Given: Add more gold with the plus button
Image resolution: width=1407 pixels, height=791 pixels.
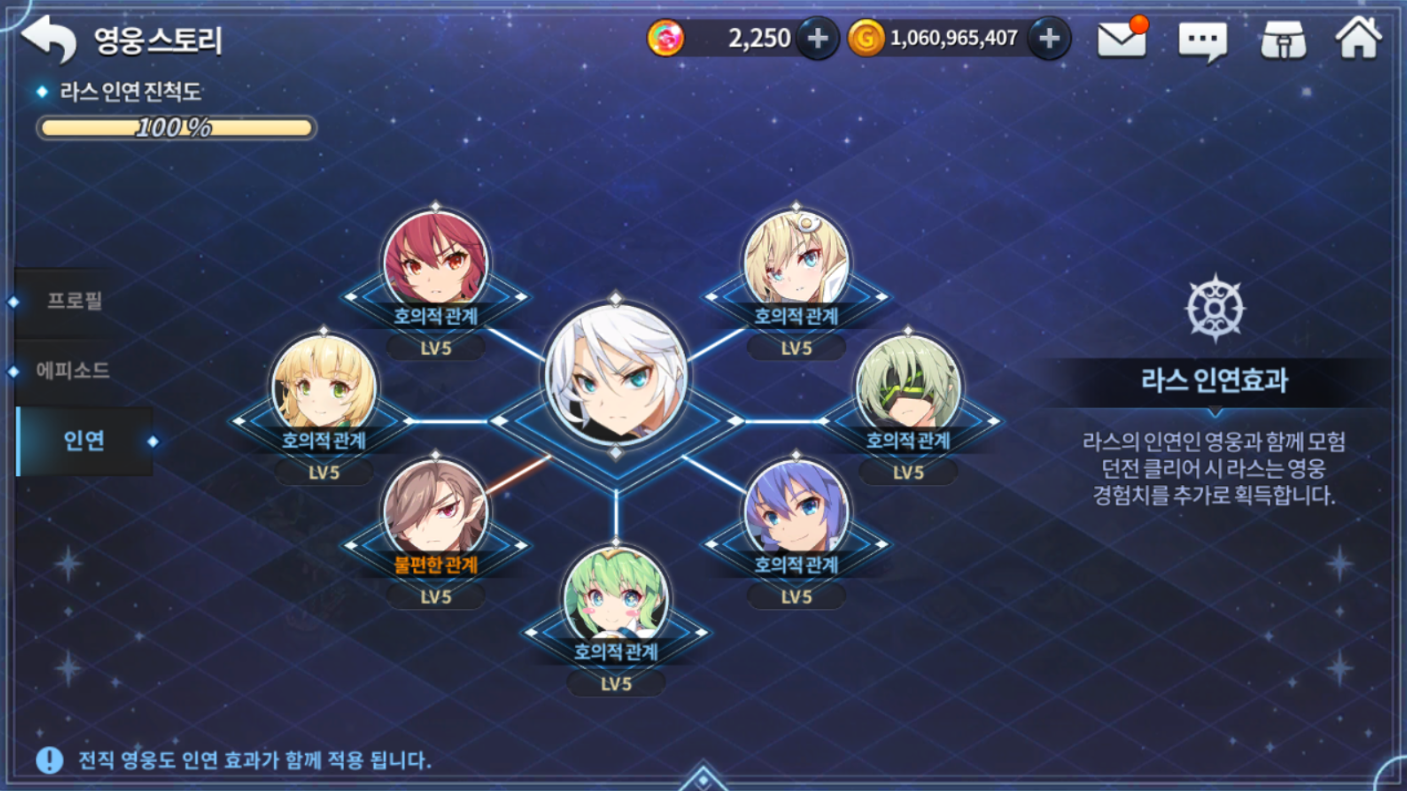Looking at the screenshot, I should 1049,39.
